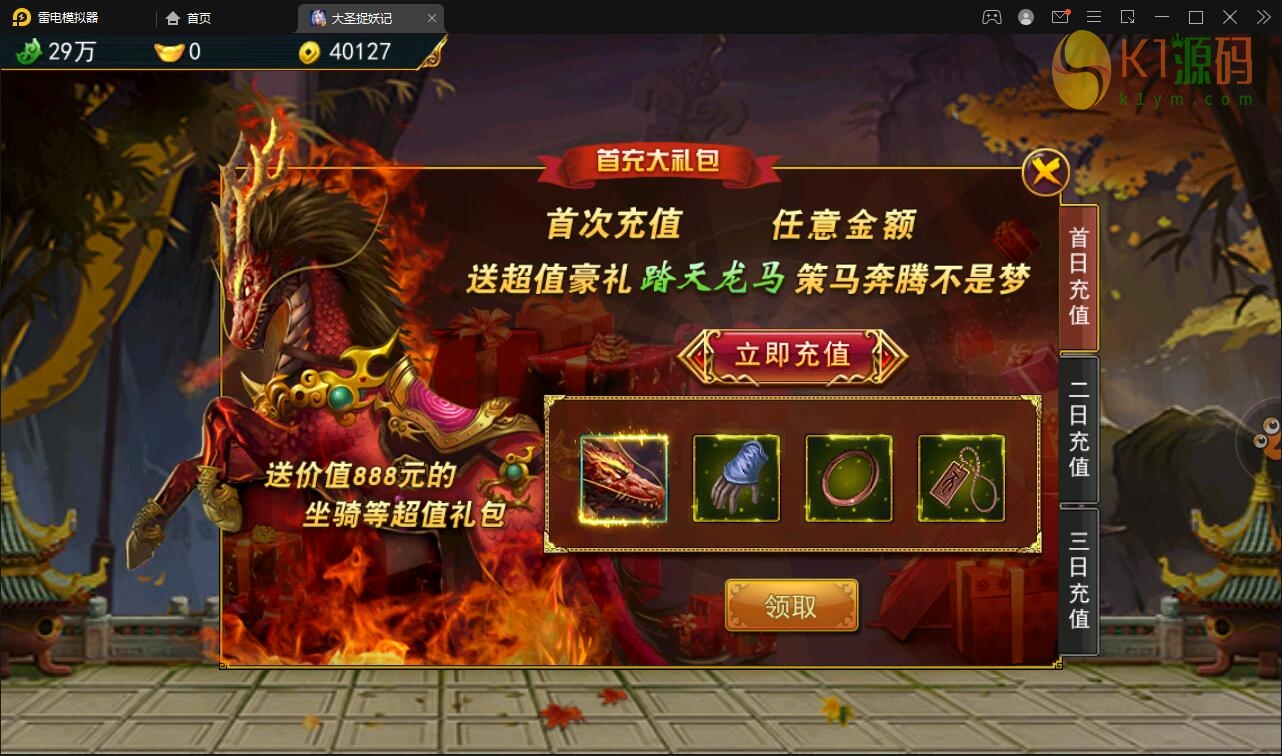The image size is (1282, 756).
Task: Click the gold ingot currency icon
Action: [170, 52]
